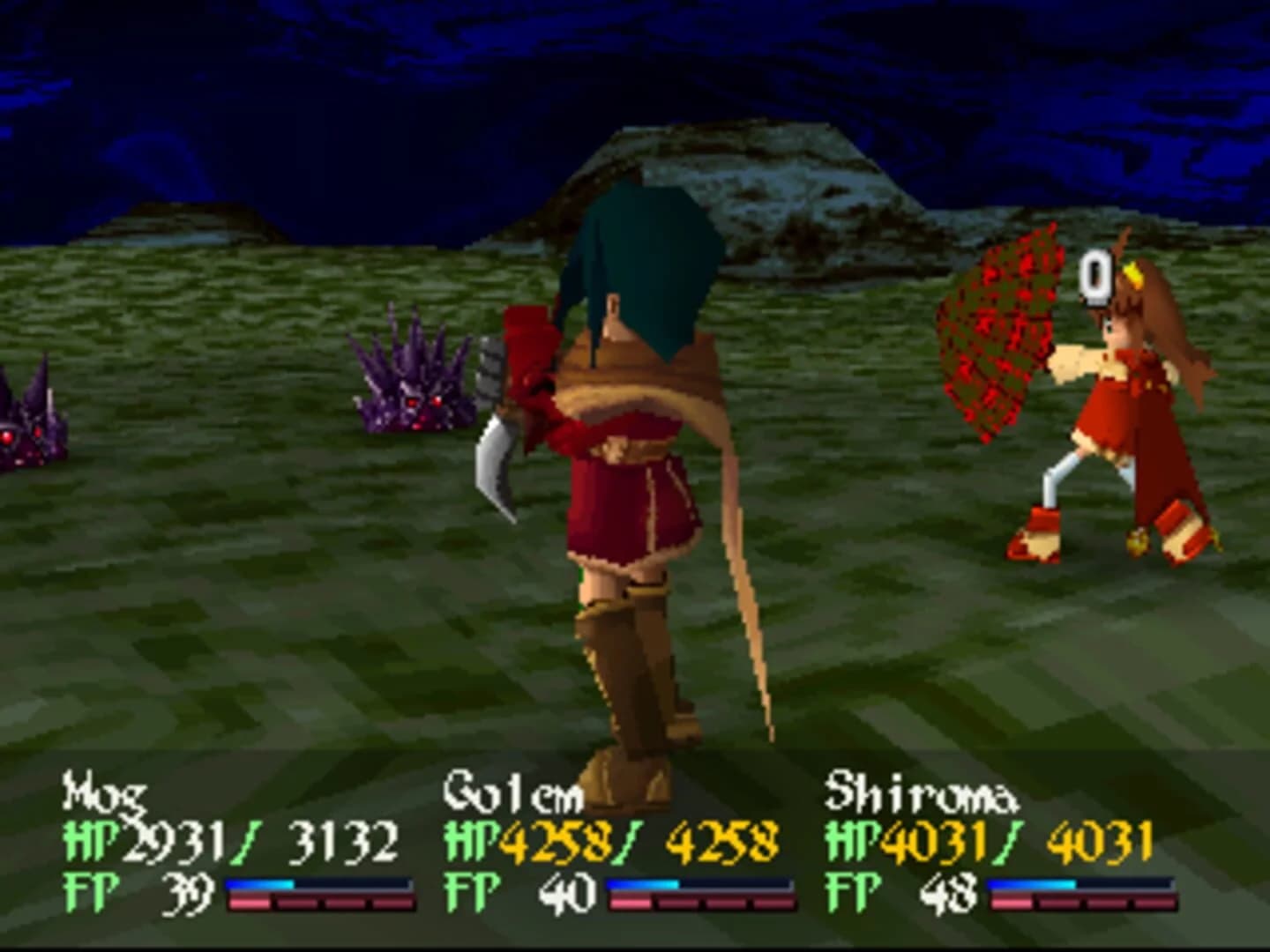This screenshot has height=952, width=1270.
Task: Select the Mog name label
Action: pos(101,796)
